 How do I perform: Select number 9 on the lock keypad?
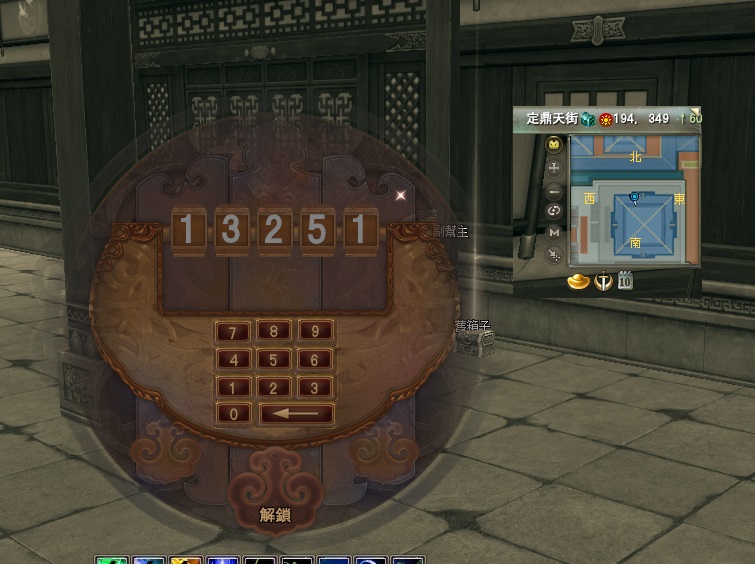(315, 332)
